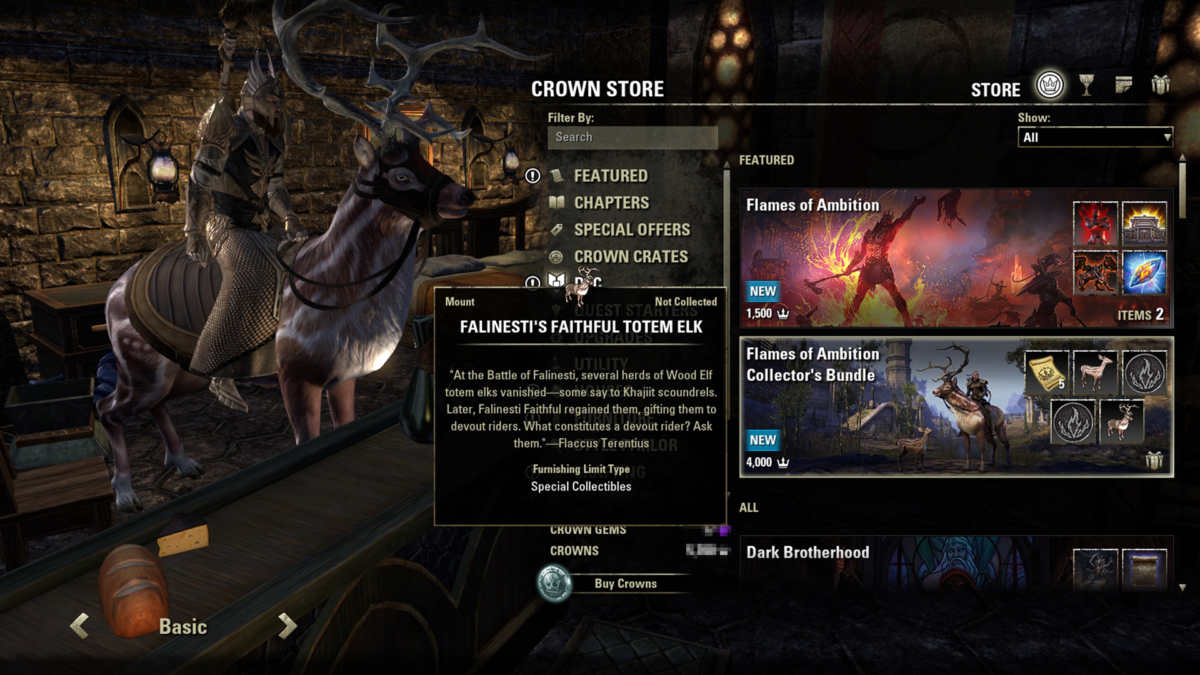The width and height of the screenshot is (1200, 675).
Task: Click the antlered elk mount icon in bundle
Action: (1122, 422)
